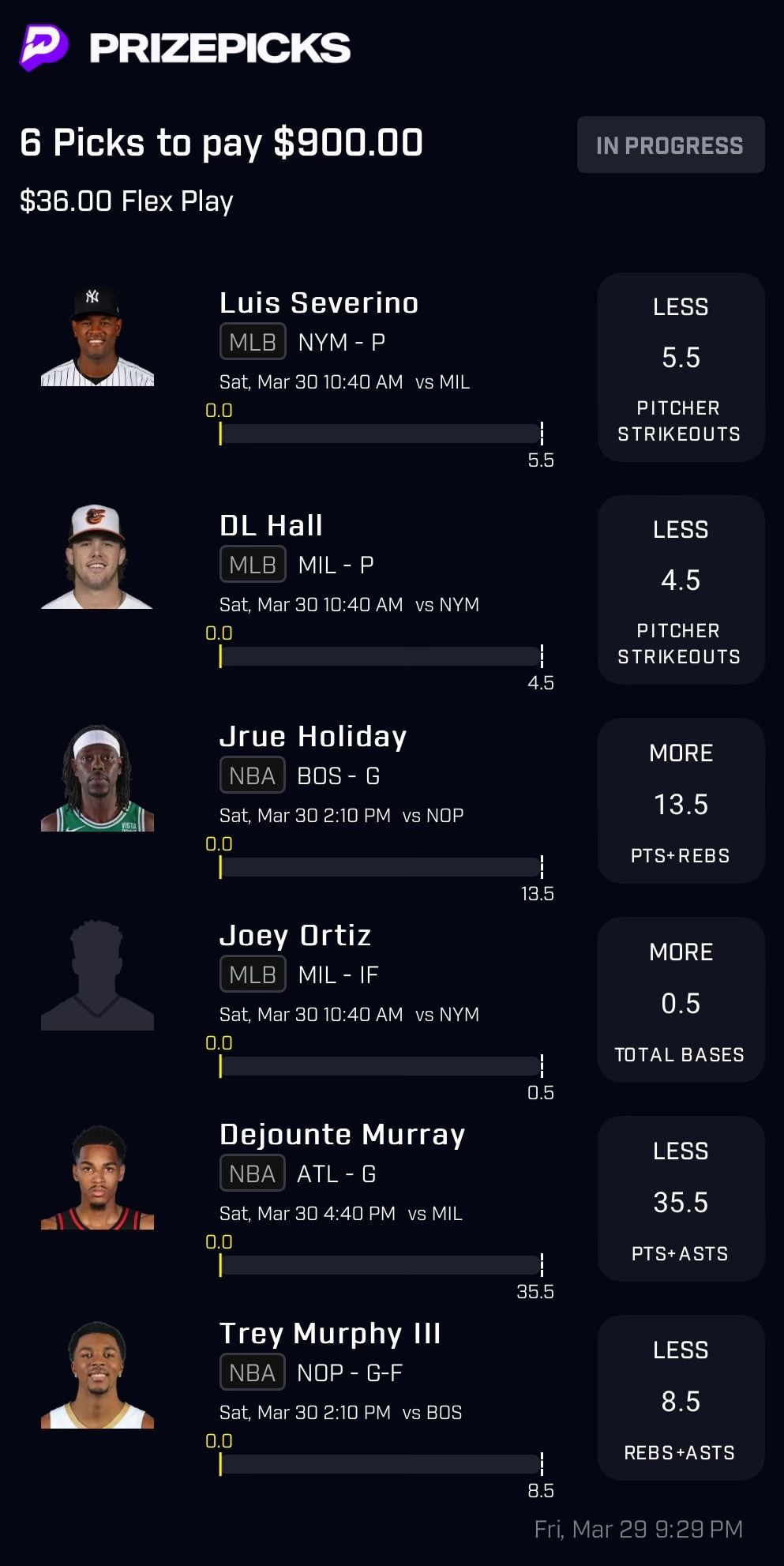Screen dimensions: 784x1566
Task: Open Dejounte Murray's player headshot
Action: pyautogui.click(x=97, y=1177)
